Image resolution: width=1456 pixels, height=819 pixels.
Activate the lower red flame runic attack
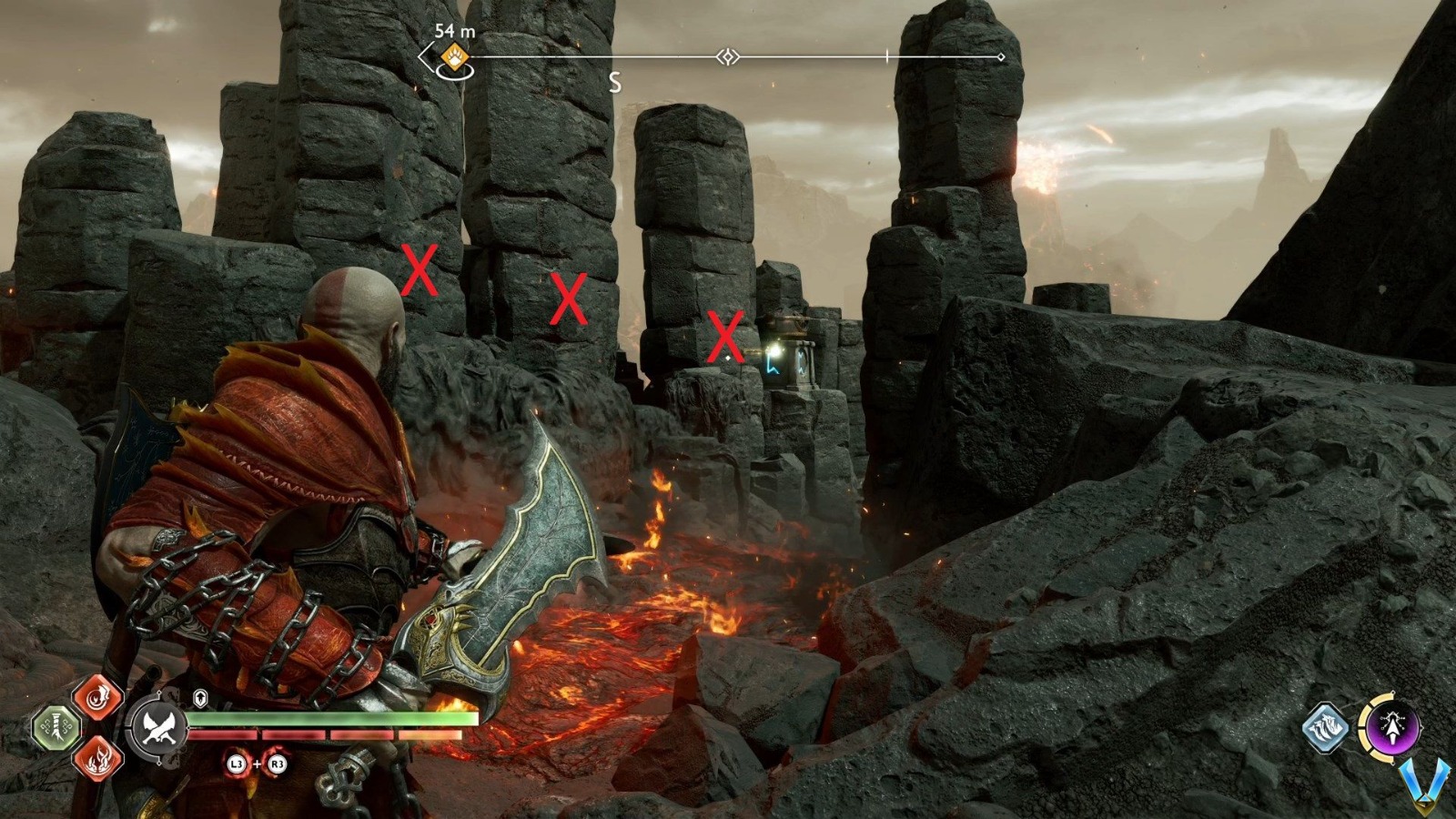[x=98, y=757]
